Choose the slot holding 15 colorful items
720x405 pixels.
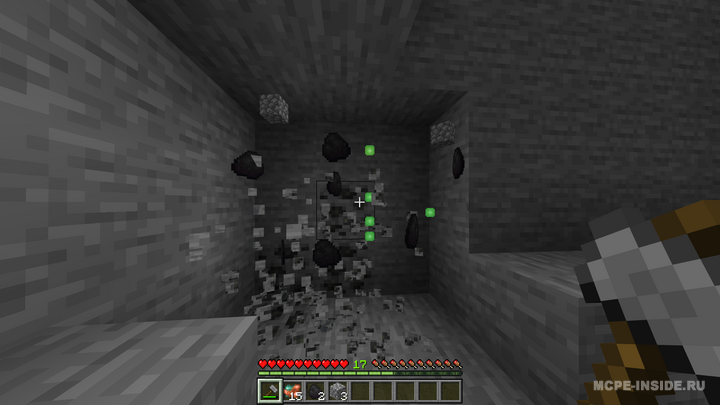click(292, 390)
